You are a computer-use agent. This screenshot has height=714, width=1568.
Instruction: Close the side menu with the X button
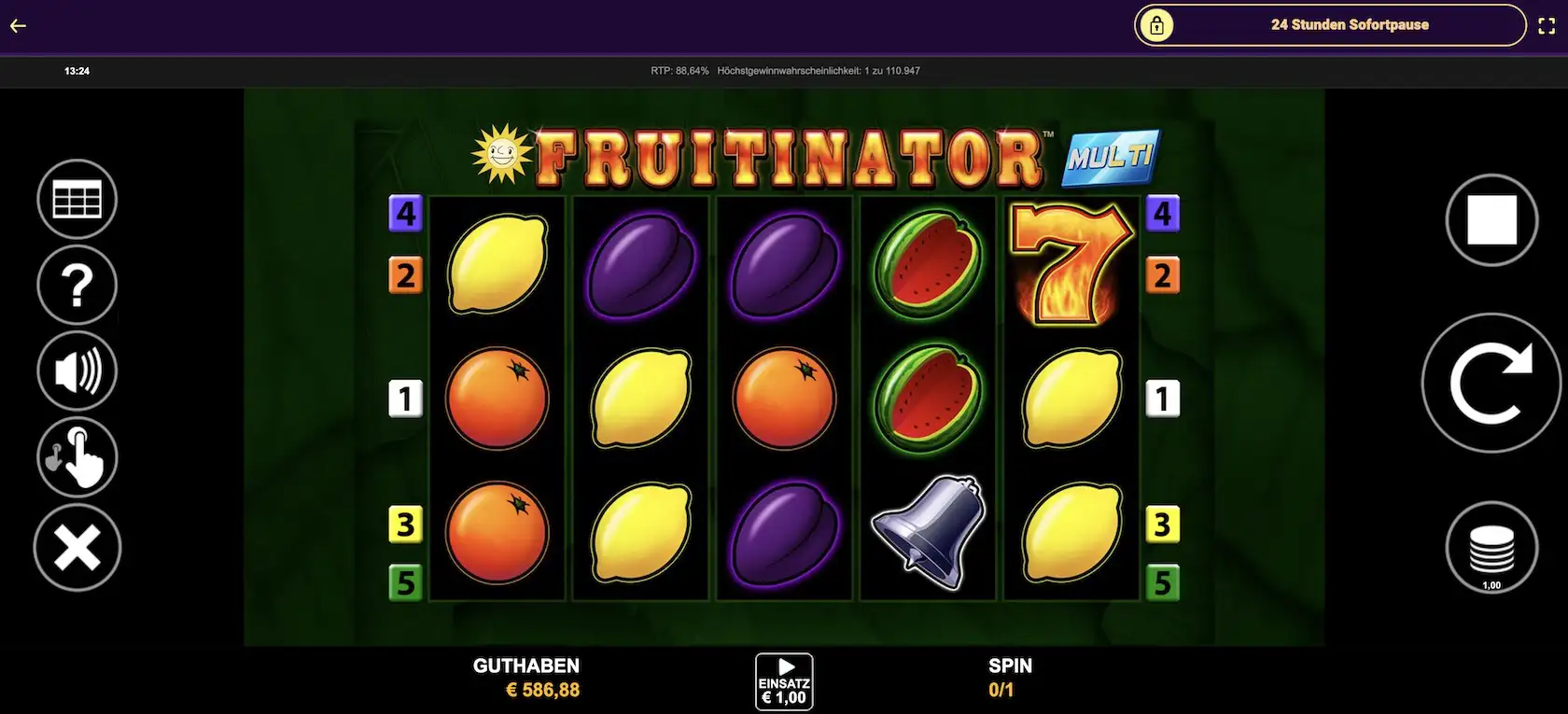click(x=77, y=547)
